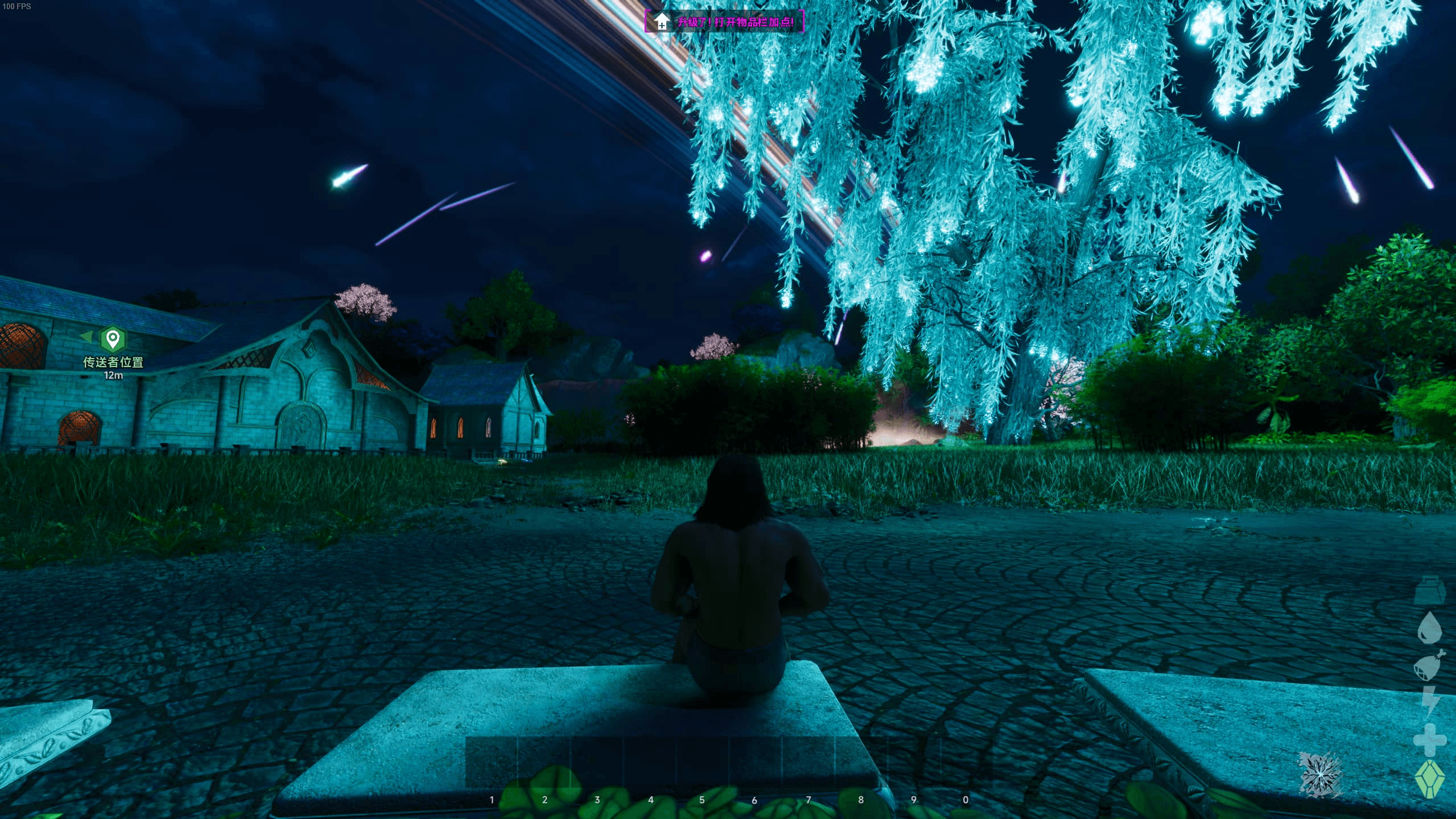This screenshot has width=1456, height=819.
Task: Select hotbar slot number 1
Action: click(x=492, y=763)
